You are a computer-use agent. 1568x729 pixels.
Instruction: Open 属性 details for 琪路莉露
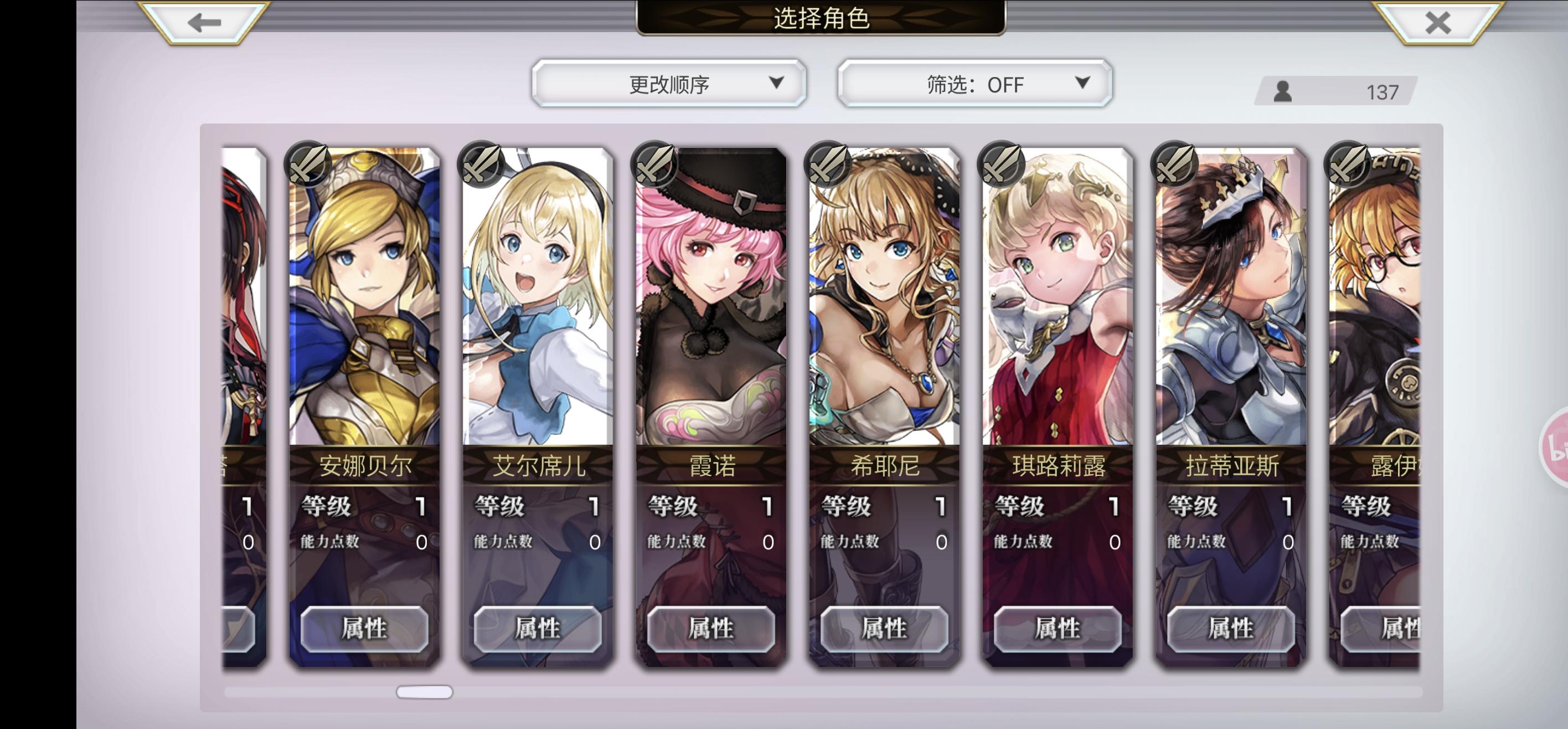click(1058, 630)
